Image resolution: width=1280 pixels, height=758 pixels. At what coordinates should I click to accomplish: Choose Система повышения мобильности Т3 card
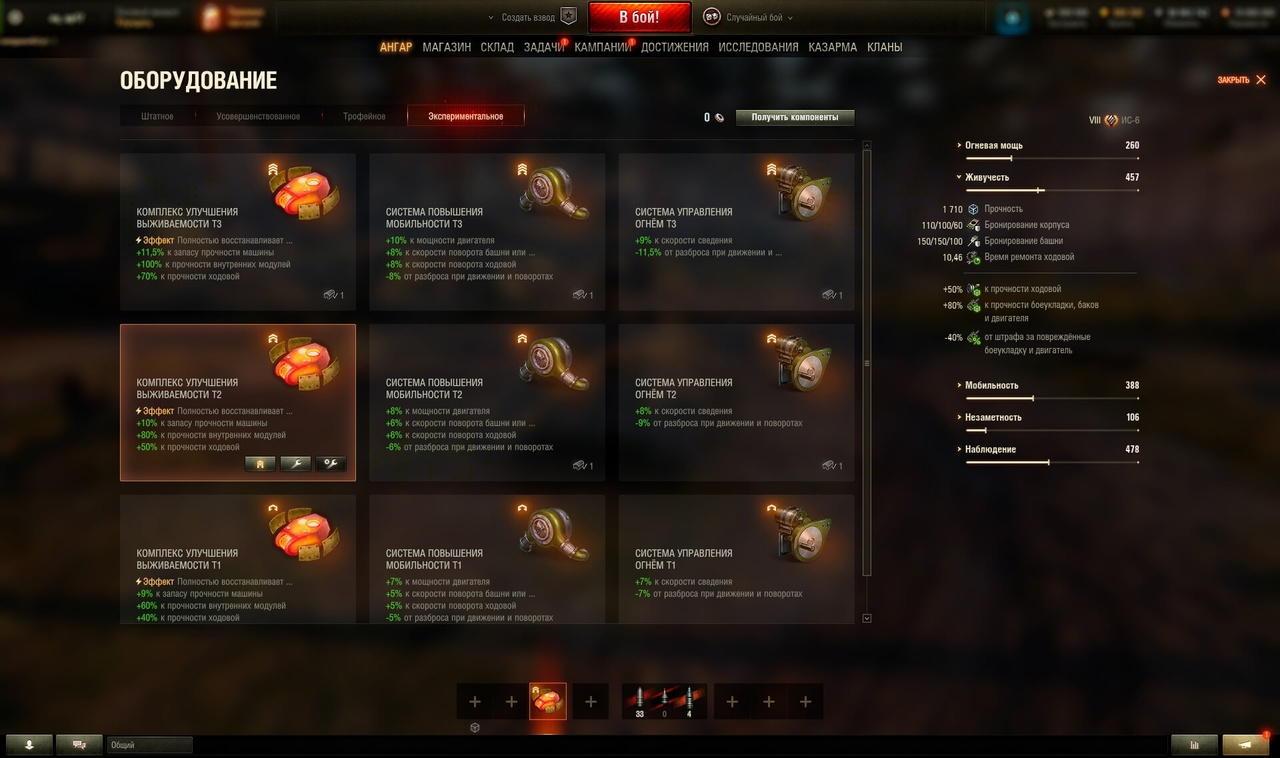[x=486, y=231]
